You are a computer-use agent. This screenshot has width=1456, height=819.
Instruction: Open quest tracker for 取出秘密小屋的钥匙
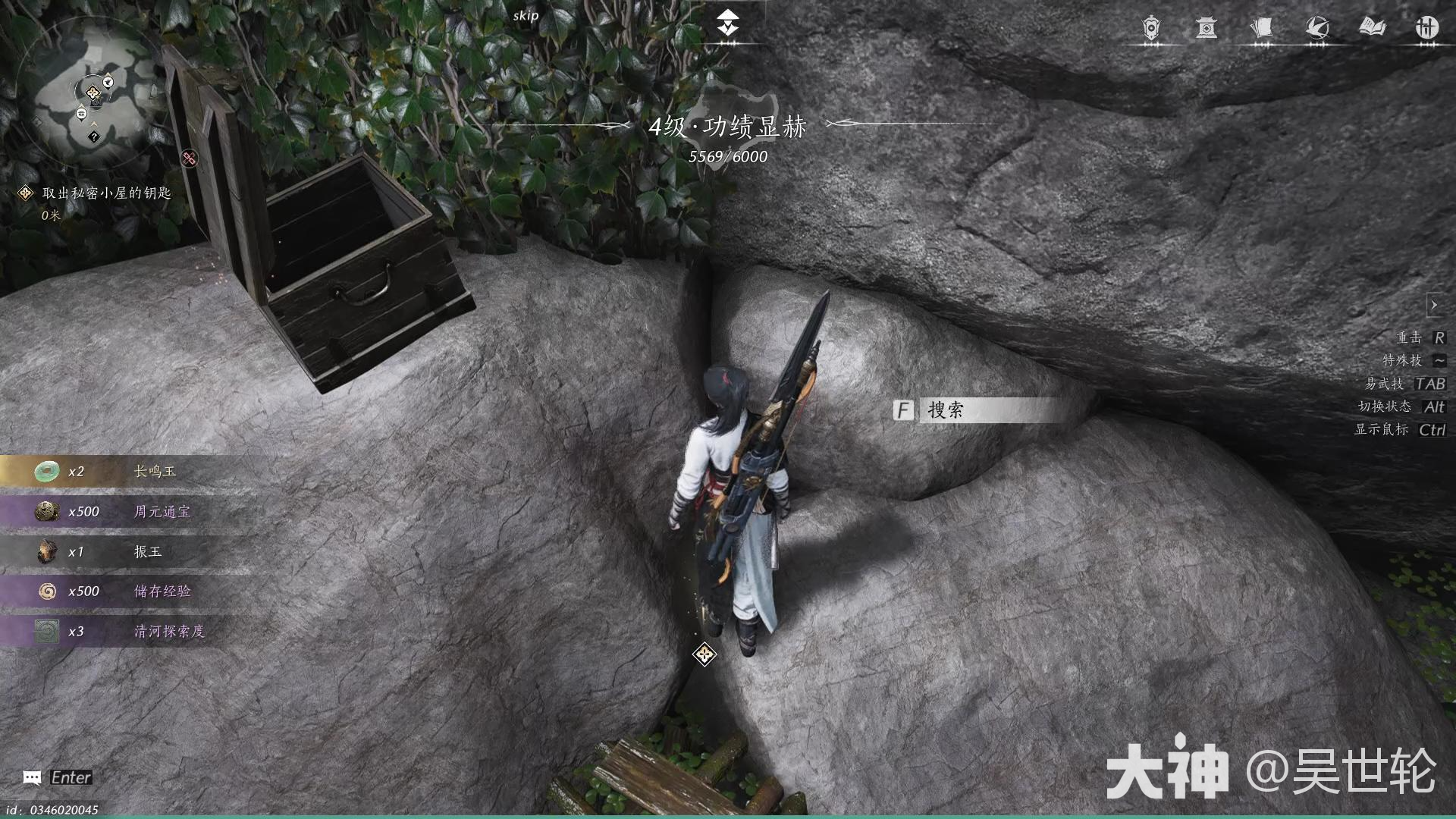105,193
